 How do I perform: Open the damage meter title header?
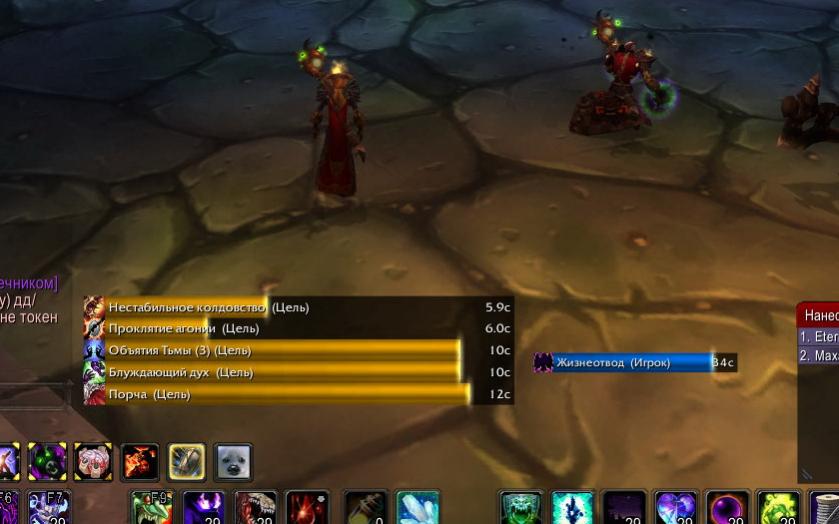tap(818, 314)
